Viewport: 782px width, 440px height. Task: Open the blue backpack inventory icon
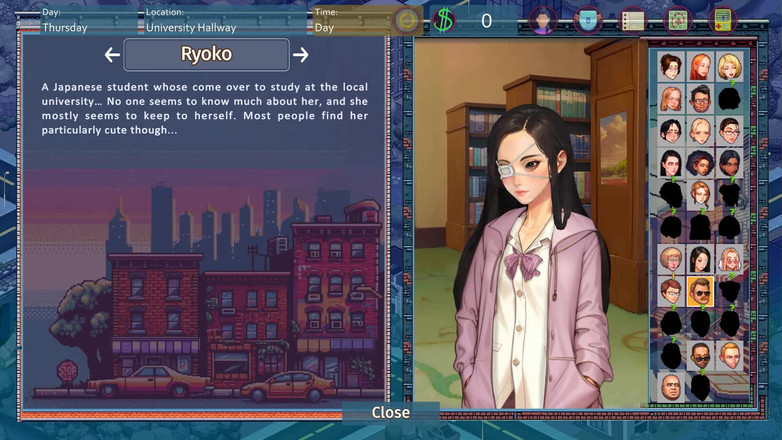[588, 20]
